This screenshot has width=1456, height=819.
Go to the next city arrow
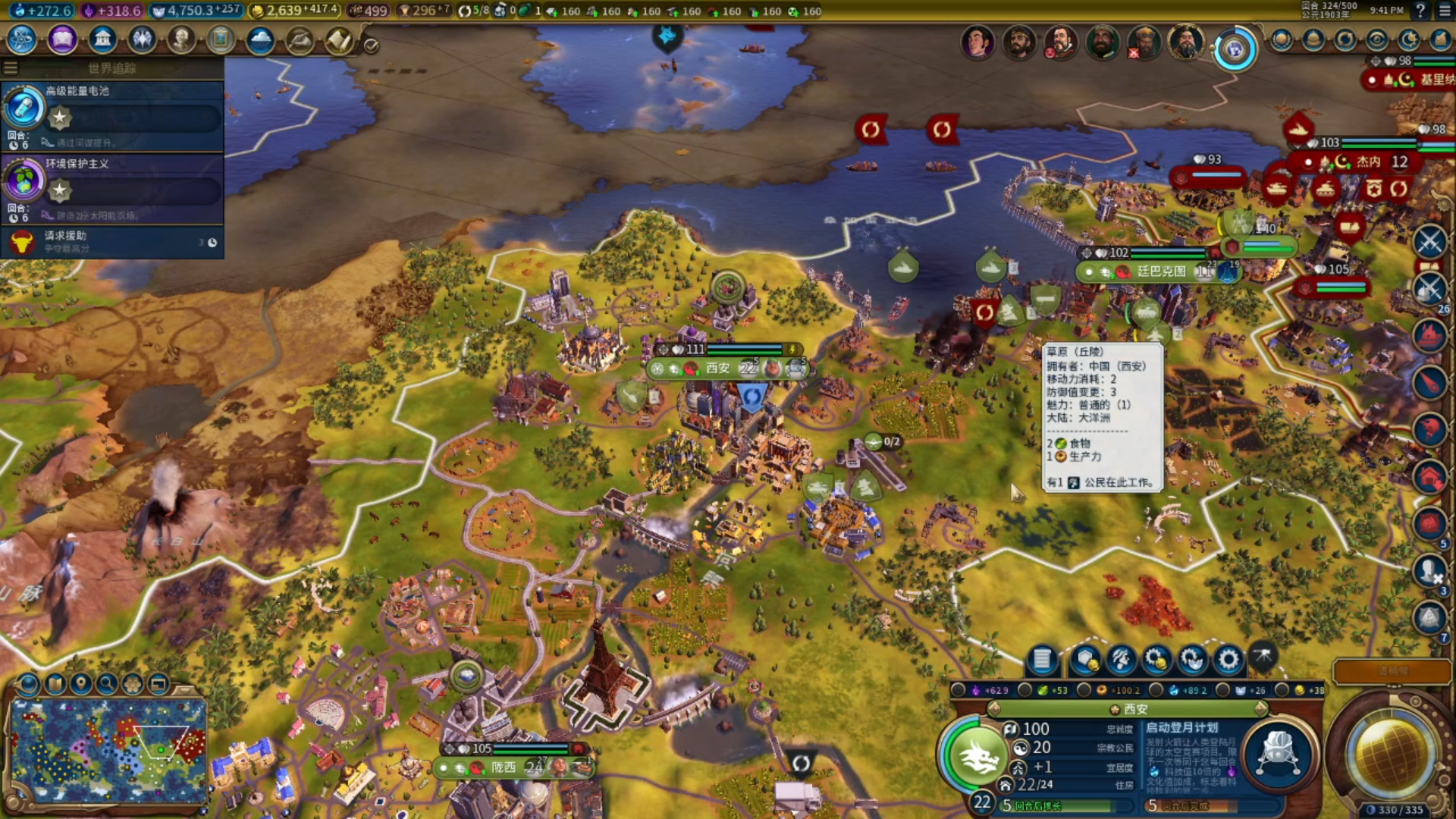1261,709
